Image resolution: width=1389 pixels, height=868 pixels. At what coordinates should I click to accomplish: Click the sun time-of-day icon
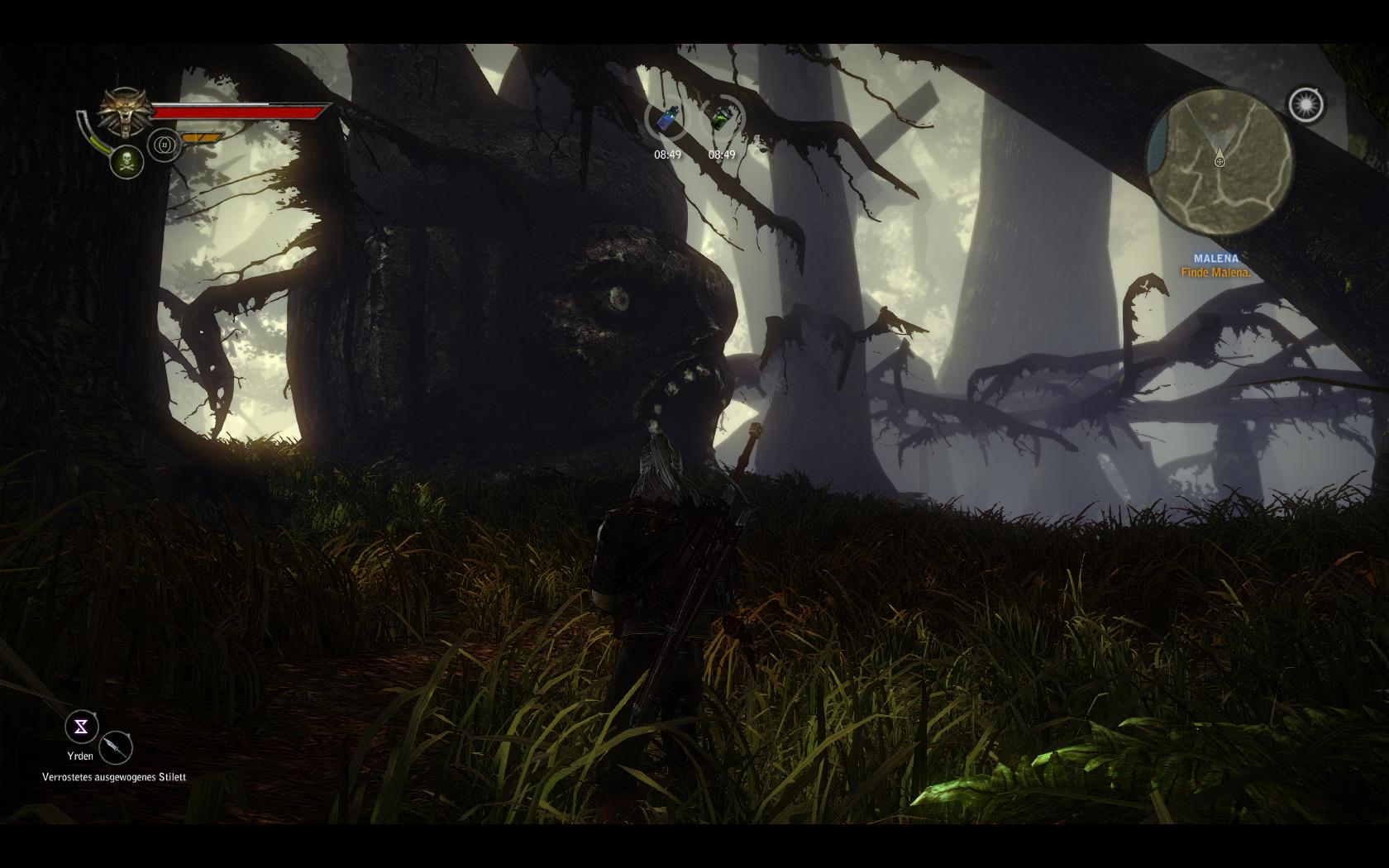coord(1305,105)
